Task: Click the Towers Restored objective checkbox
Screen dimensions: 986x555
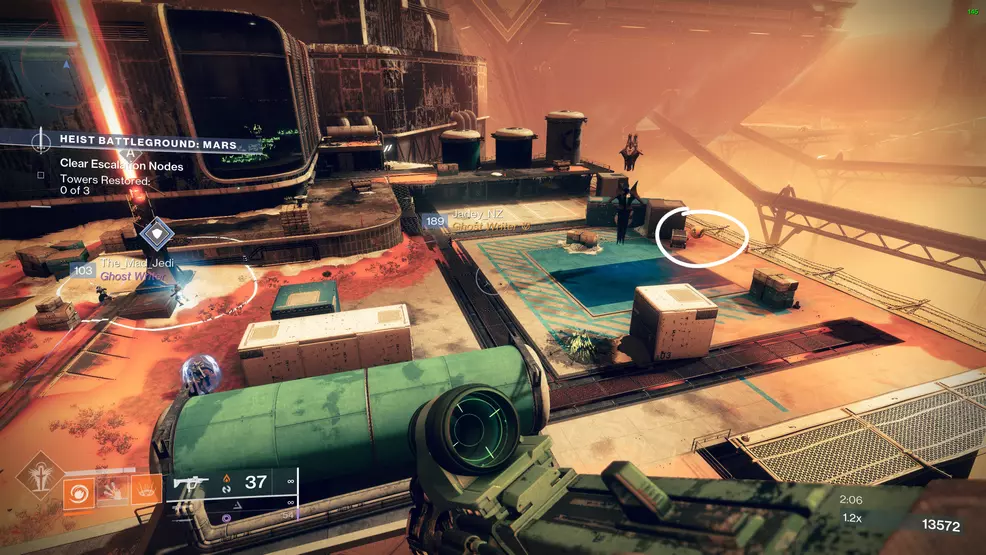Action: click(x=41, y=174)
